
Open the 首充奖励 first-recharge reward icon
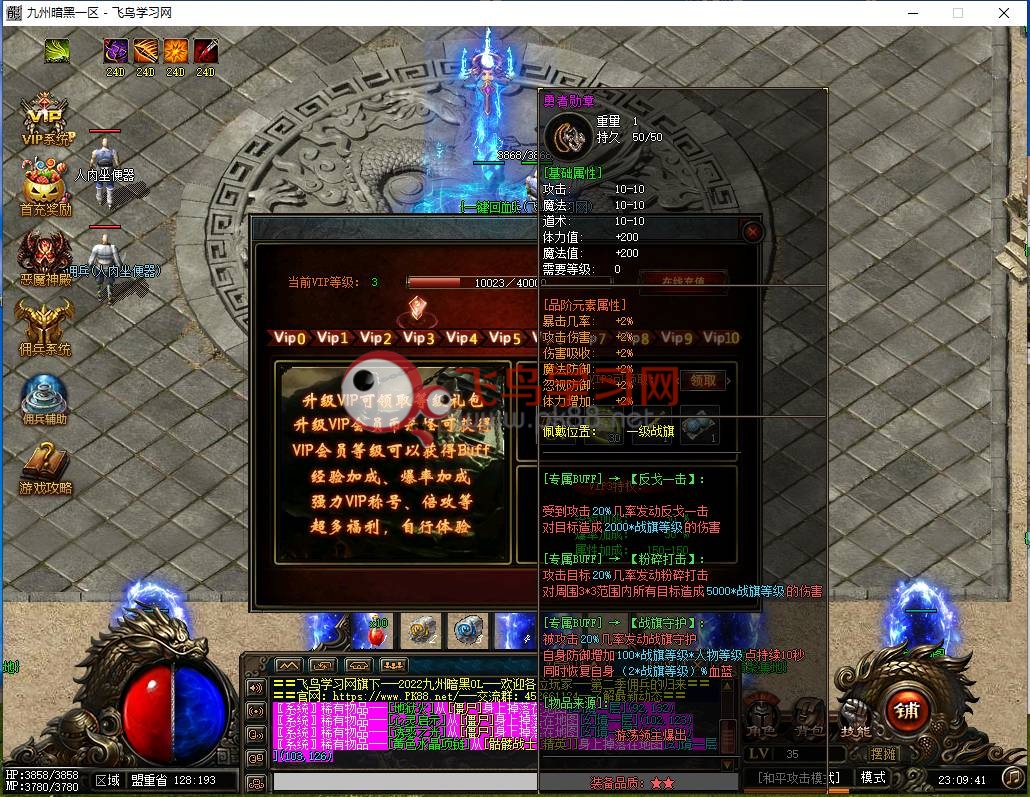(x=46, y=187)
